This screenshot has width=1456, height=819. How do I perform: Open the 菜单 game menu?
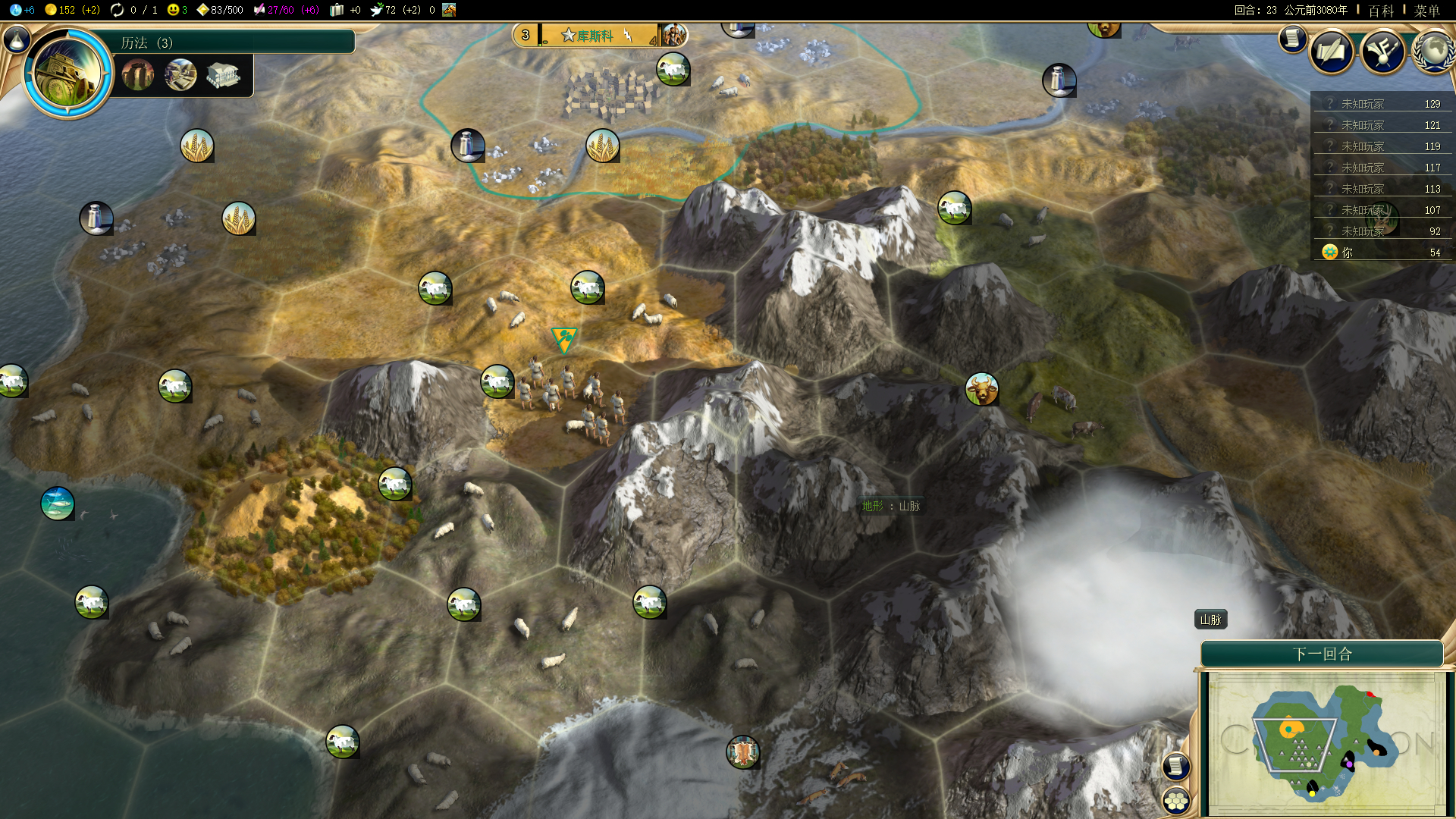point(1426,11)
